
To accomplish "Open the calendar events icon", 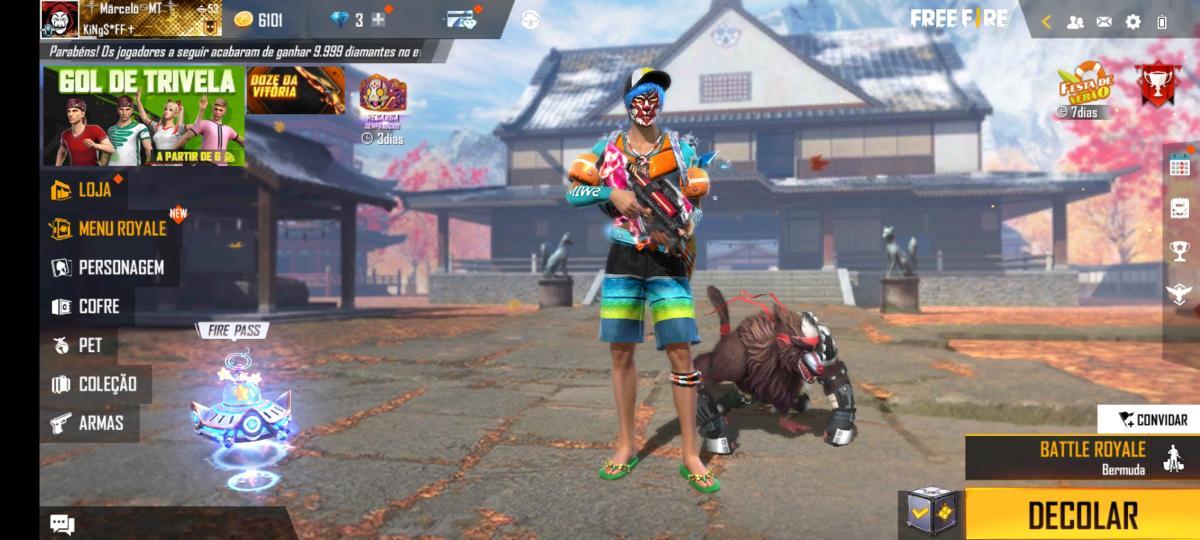I will [x=1180, y=165].
